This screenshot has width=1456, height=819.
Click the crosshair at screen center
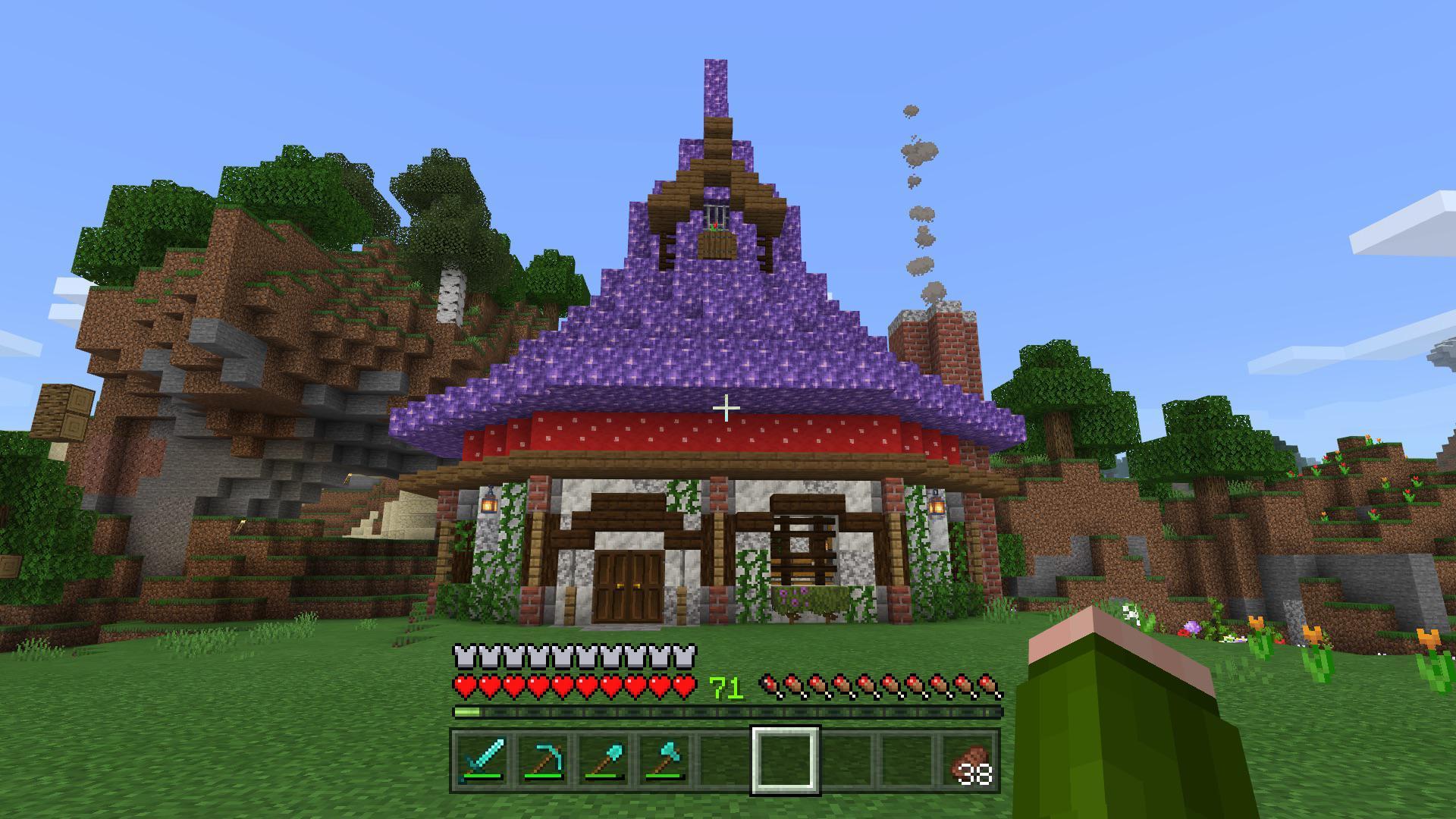pos(726,407)
